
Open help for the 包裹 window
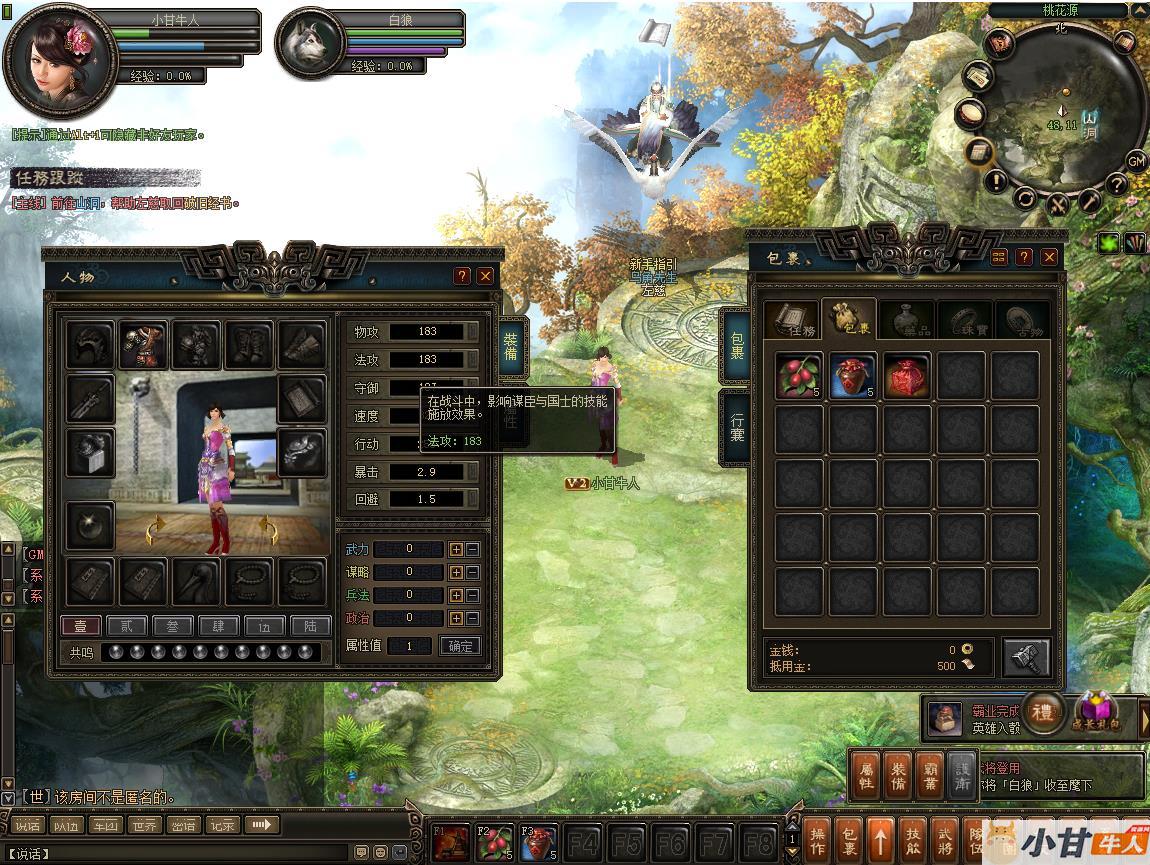(x=1024, y=257)
